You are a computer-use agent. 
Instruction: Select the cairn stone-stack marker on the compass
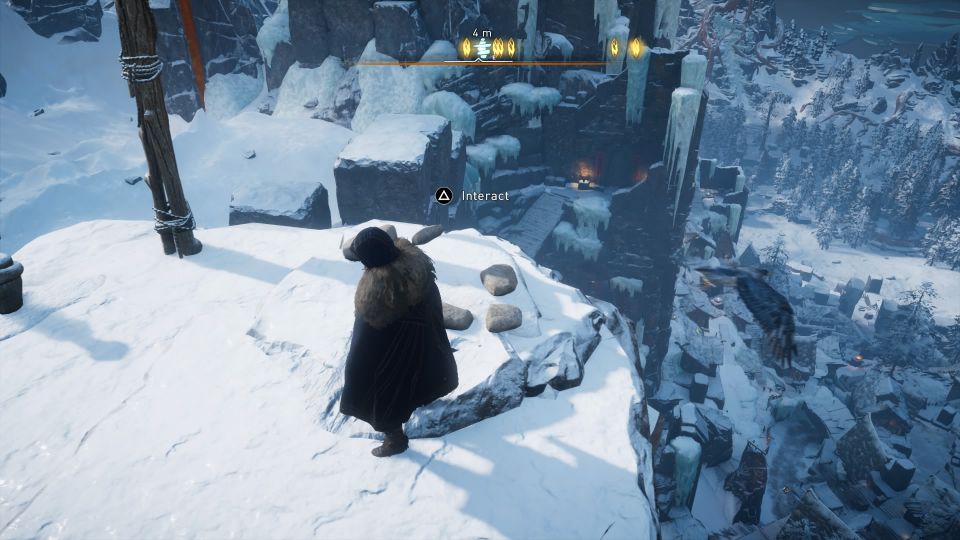pos(483,47)
